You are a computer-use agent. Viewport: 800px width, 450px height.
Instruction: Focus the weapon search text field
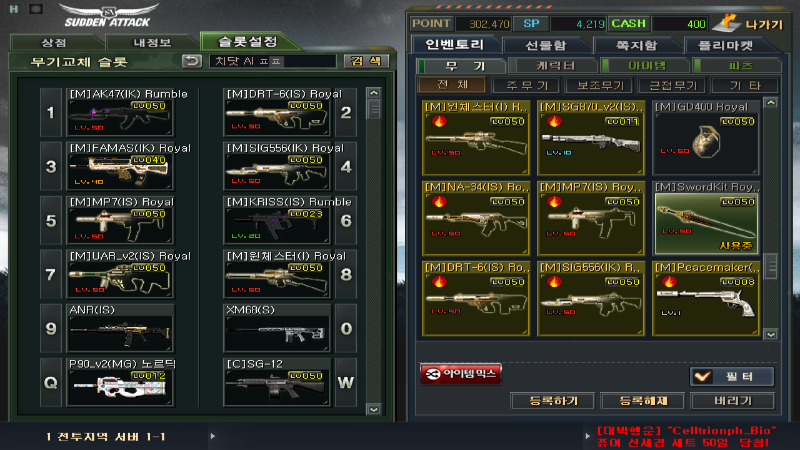pyautogui.click(x=273, y=61)
